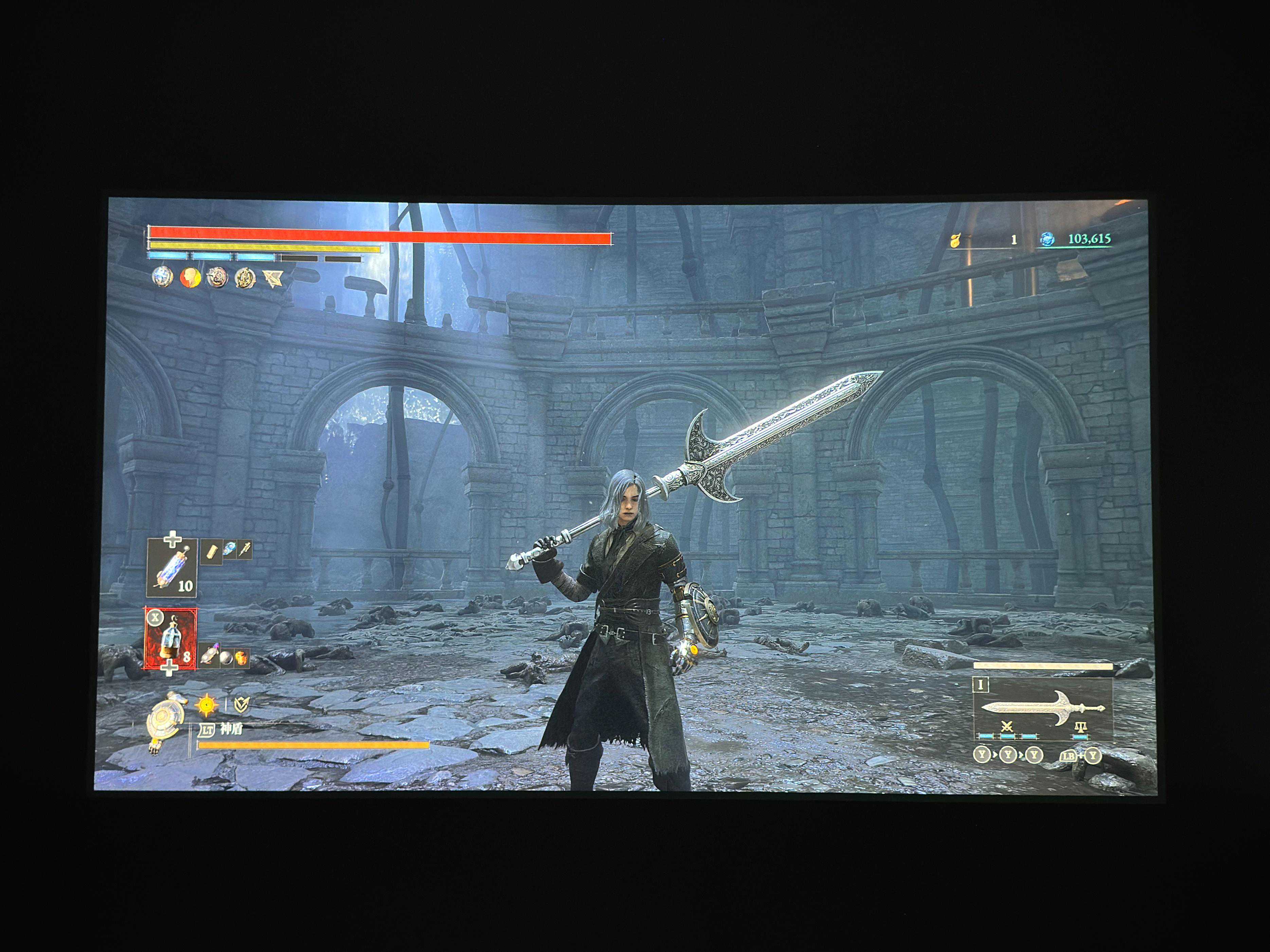The height and width of the screenshot is (952, 1270).
Task: Click the blue swirl souls icon
Action: click(1047, 239)
